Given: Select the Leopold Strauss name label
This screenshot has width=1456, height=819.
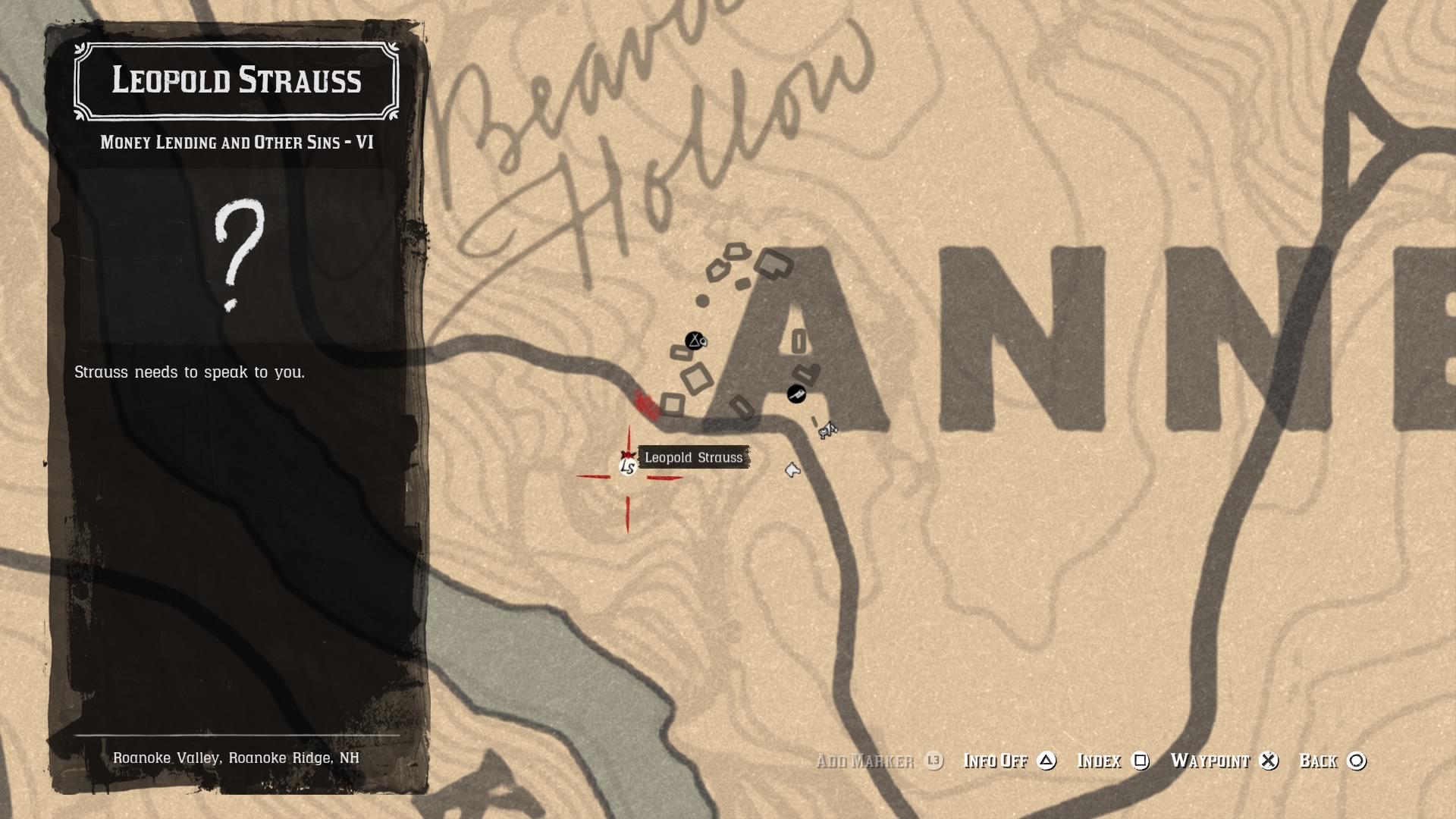Looking at the screenshot, I should coord(694,457).
